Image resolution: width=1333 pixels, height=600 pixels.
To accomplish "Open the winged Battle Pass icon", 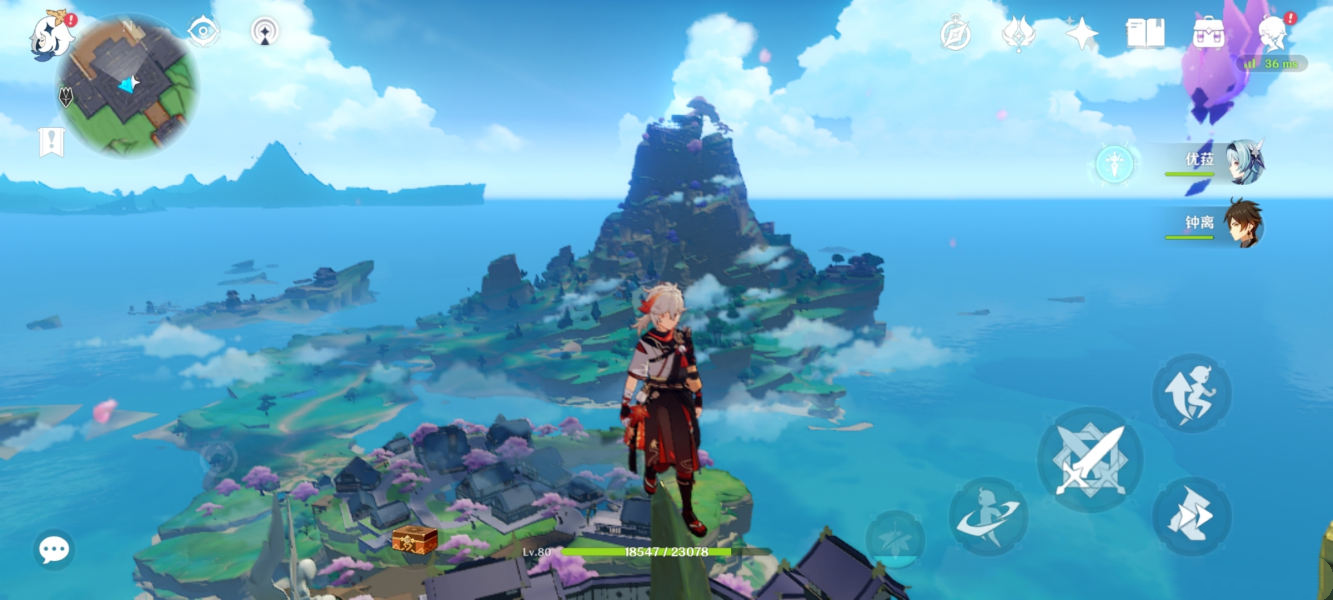I will coord(1018,33).
